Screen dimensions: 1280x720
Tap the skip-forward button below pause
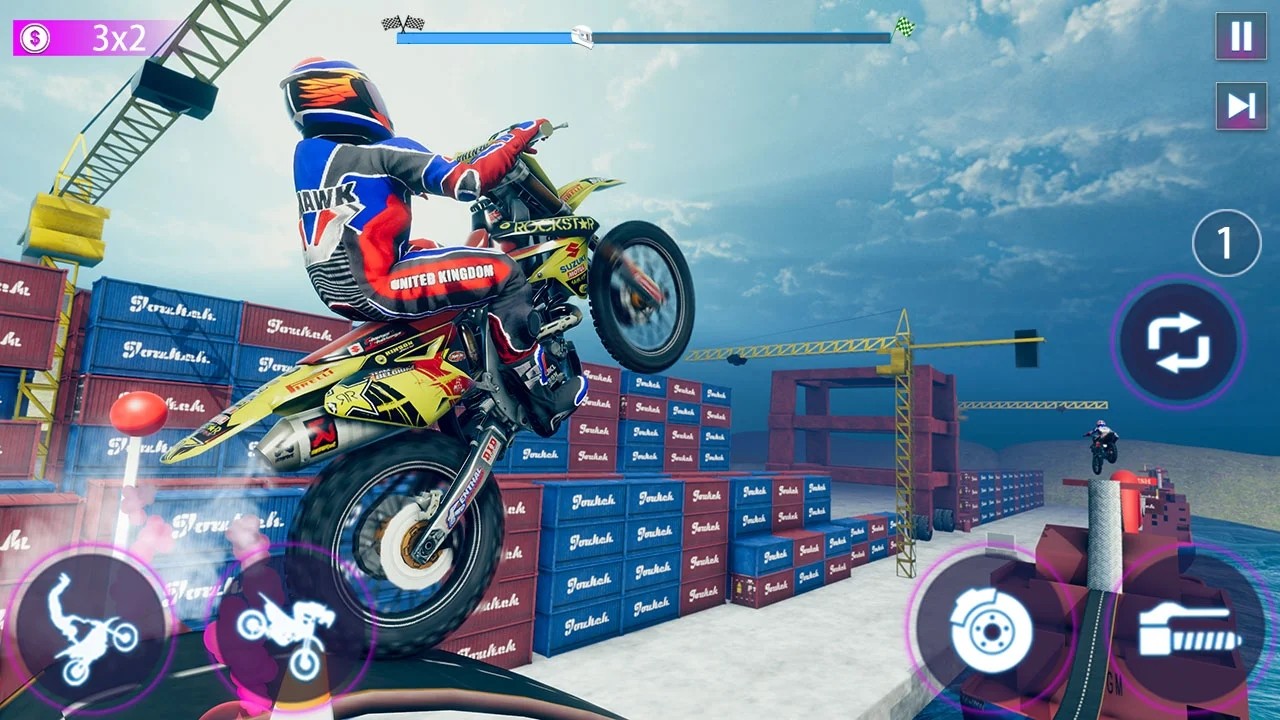pos(1241,106)
